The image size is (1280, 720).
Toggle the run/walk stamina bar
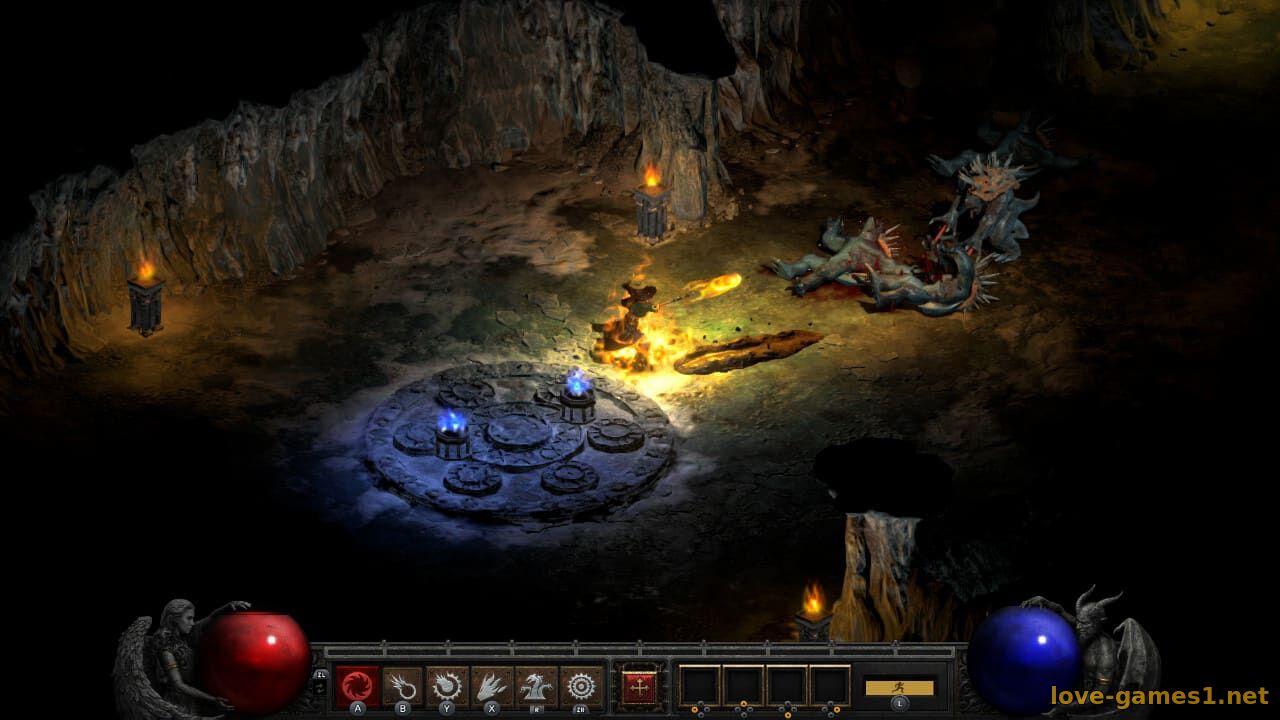pos(899,688)
